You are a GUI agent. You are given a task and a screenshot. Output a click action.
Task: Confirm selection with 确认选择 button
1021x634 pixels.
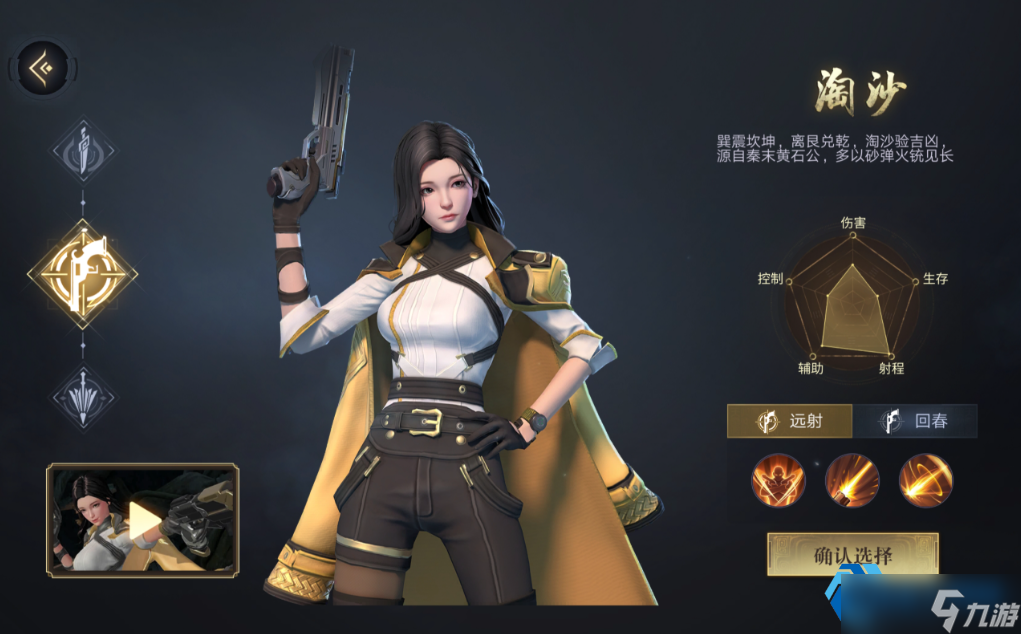[x=852, y=554]
